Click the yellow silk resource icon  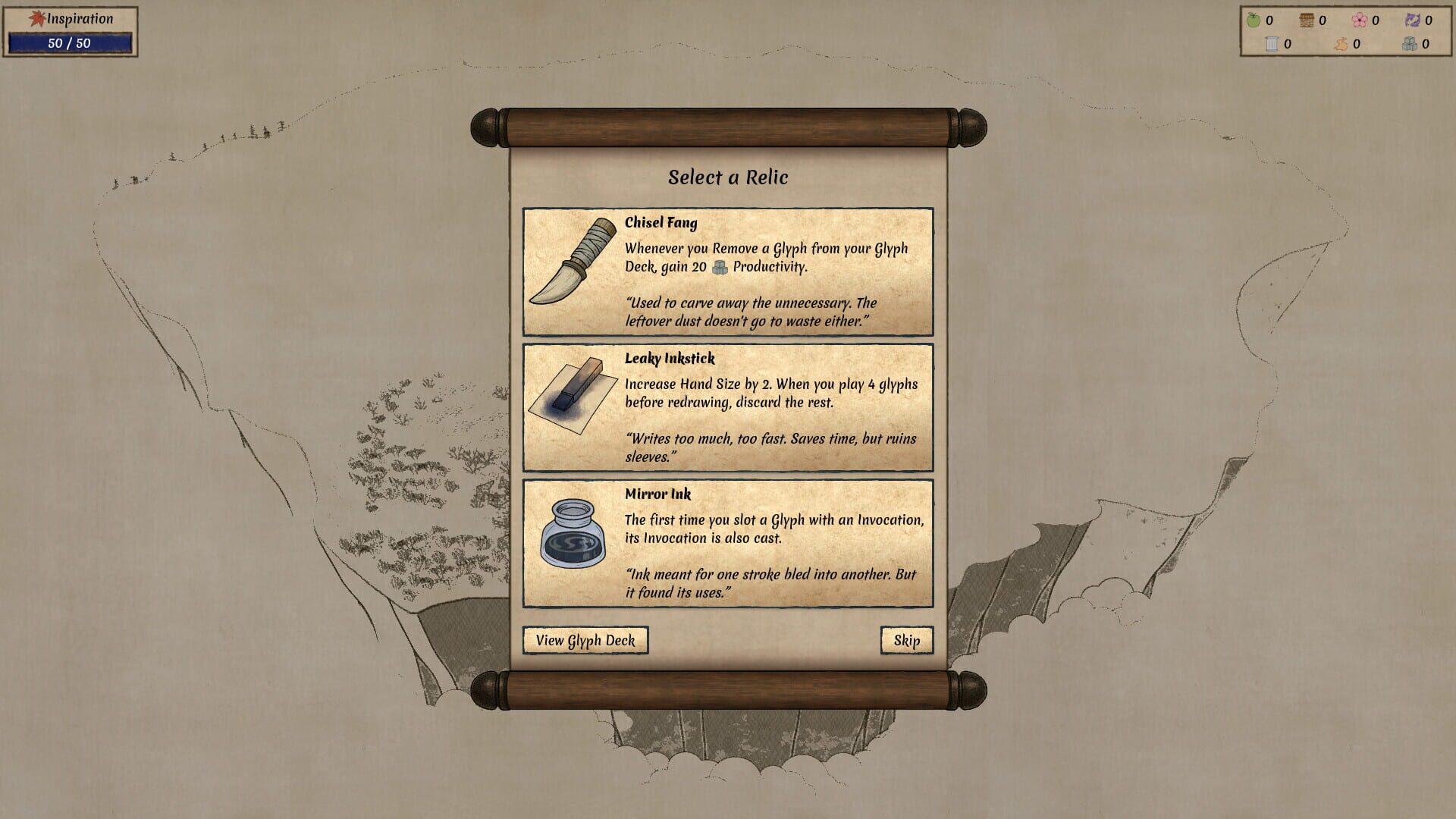click(x=1341, y=45)
